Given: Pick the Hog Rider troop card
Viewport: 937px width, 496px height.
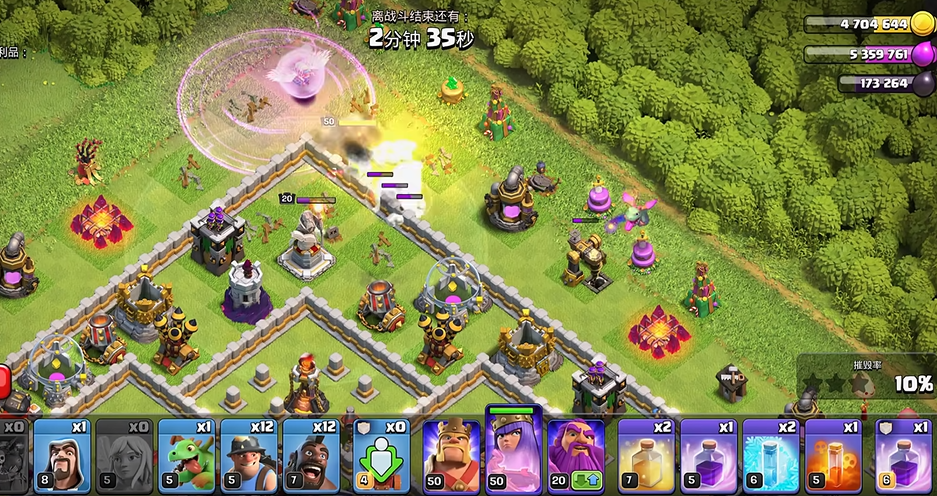Looking at the screenshot, I should click(x=310, y=455).
